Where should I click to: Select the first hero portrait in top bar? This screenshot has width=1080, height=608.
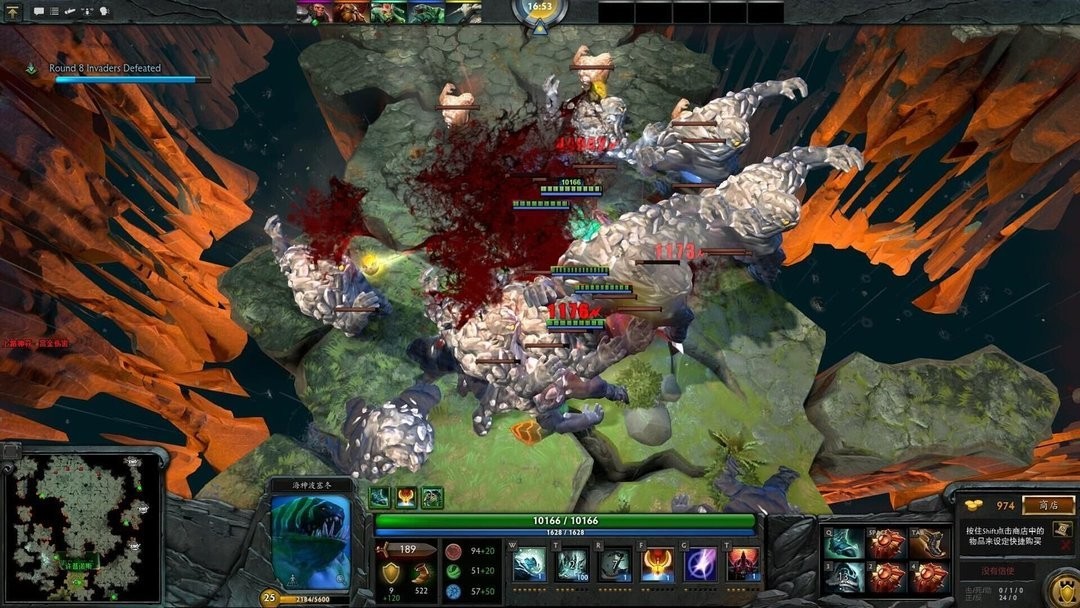(x=309, y=12)
